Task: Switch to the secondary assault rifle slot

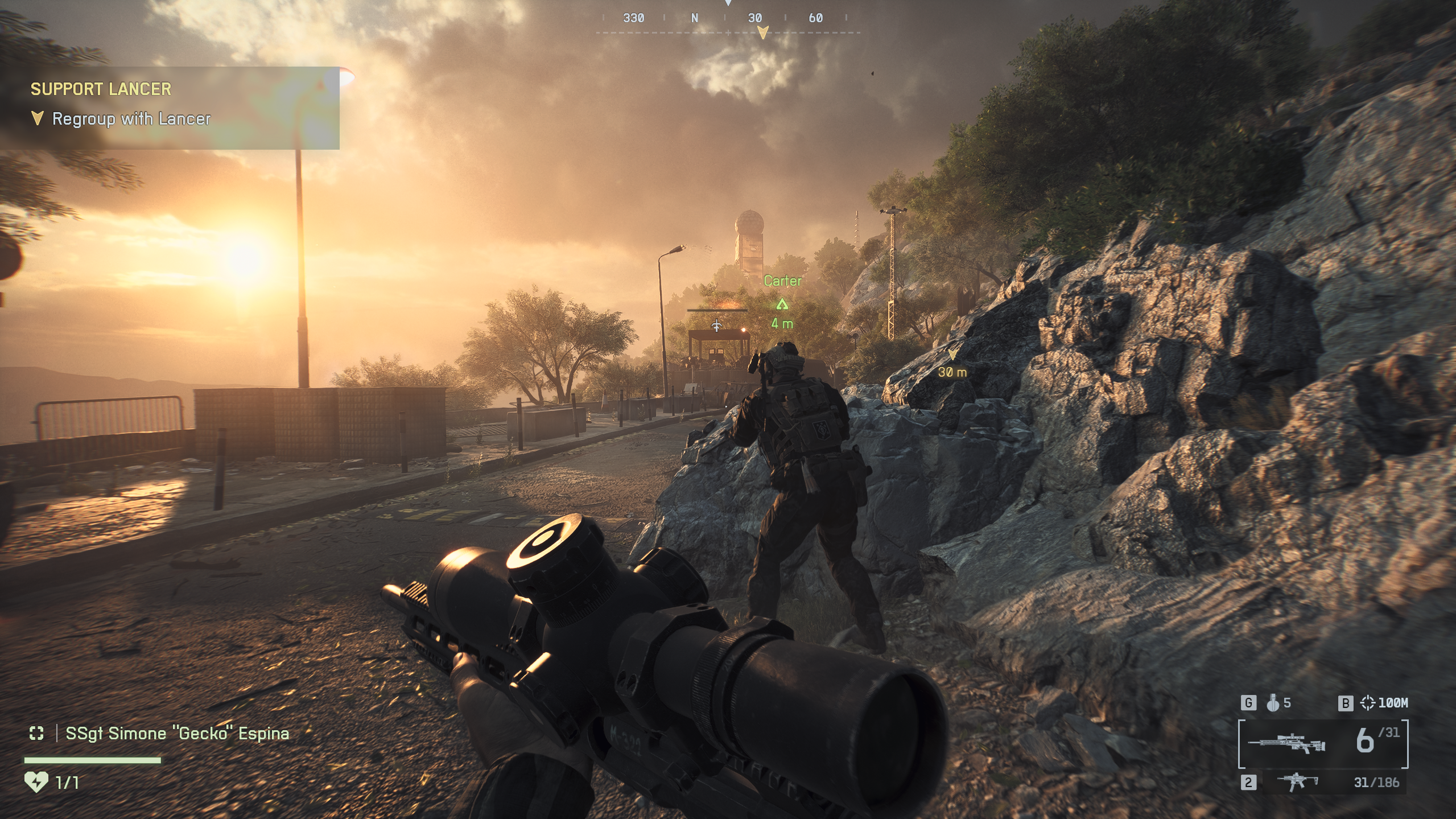Action: [x=1298, y=783]
